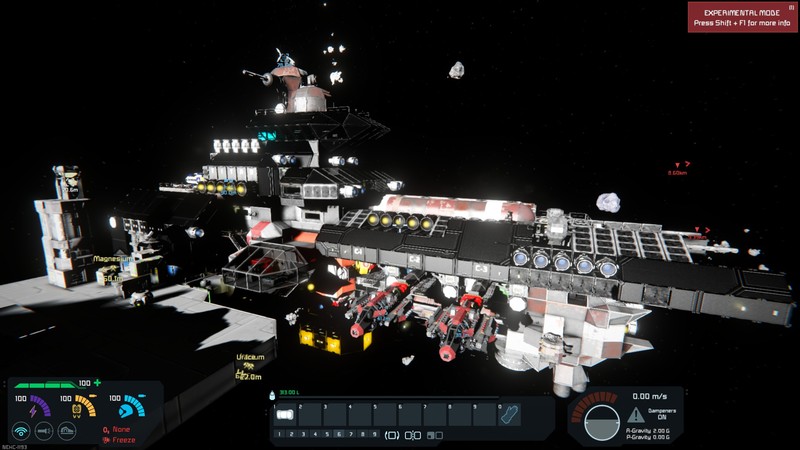Viewport: 800px width, 450px height.
Task: Switch to toolbar page 1
Action: (x=278, y=435)
